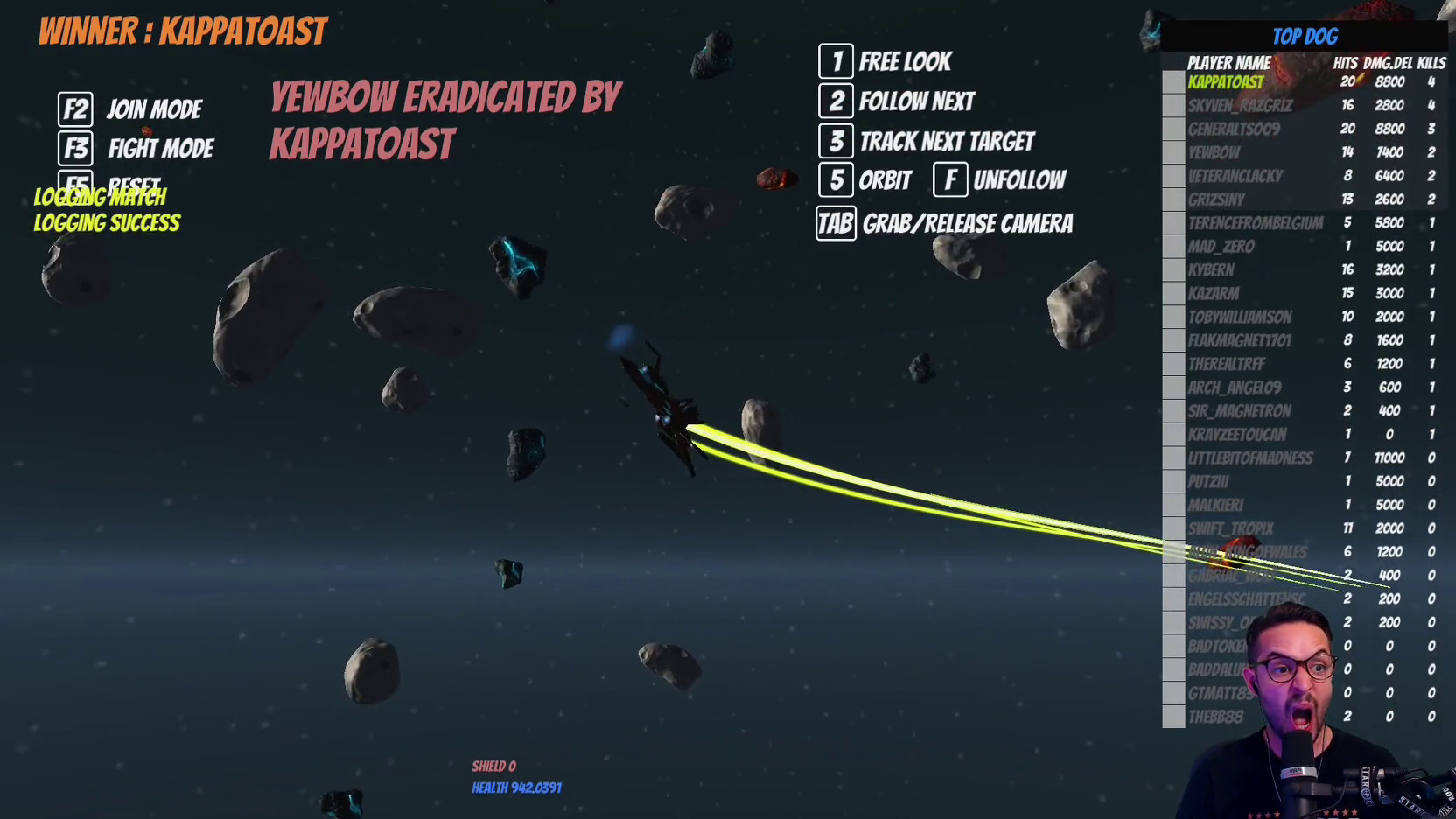Screen dimensions: 1456x819
Task: Select the Free Look camera icon
Action: click(x=836, y=61)
